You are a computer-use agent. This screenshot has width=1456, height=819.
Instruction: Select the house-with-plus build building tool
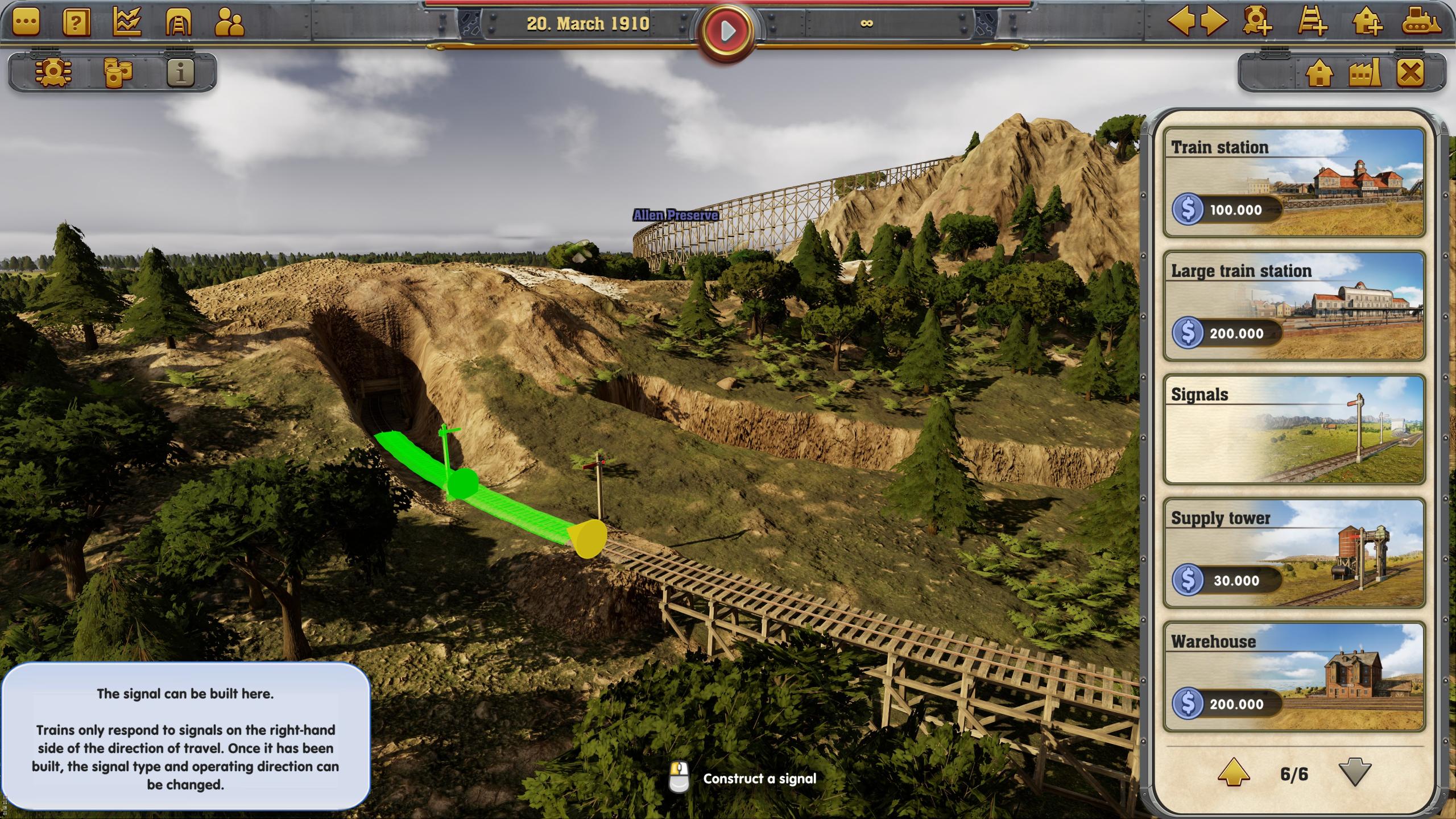tap(1367, 22)
